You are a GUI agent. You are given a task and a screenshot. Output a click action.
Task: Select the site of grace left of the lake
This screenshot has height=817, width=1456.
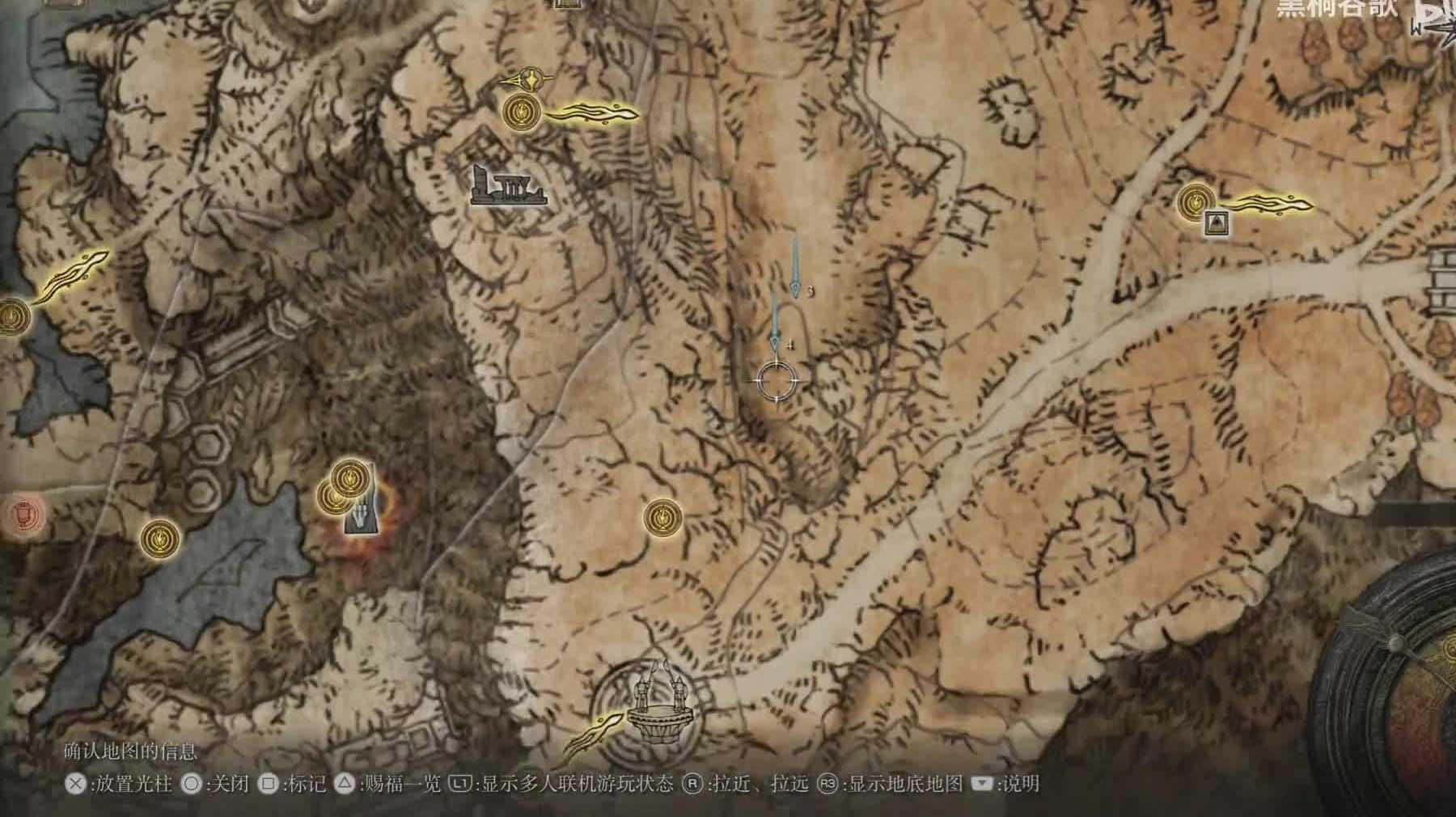pos(160,538)
